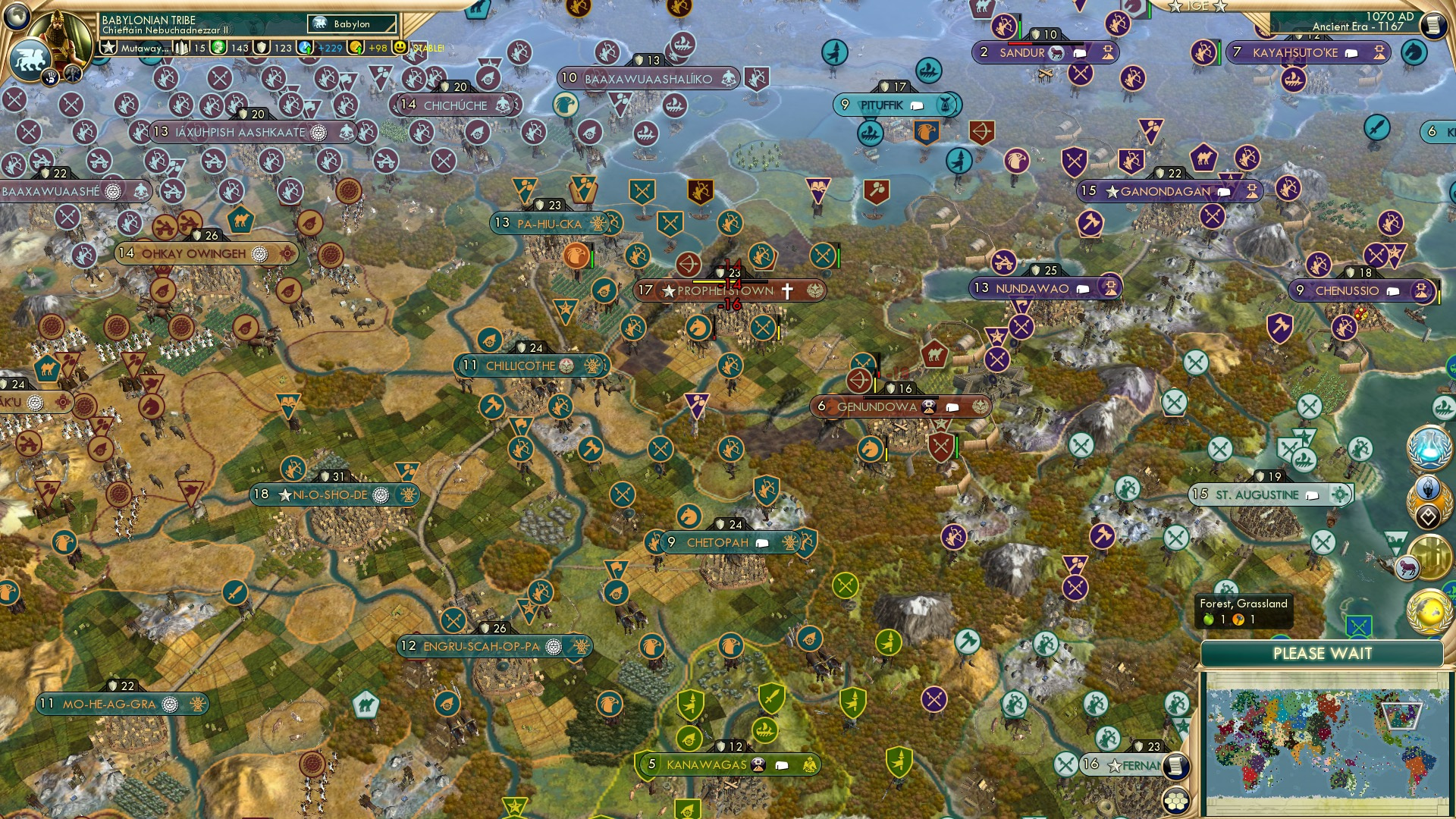Click the religion cross on Prophetstown's banner

[786, 290]
